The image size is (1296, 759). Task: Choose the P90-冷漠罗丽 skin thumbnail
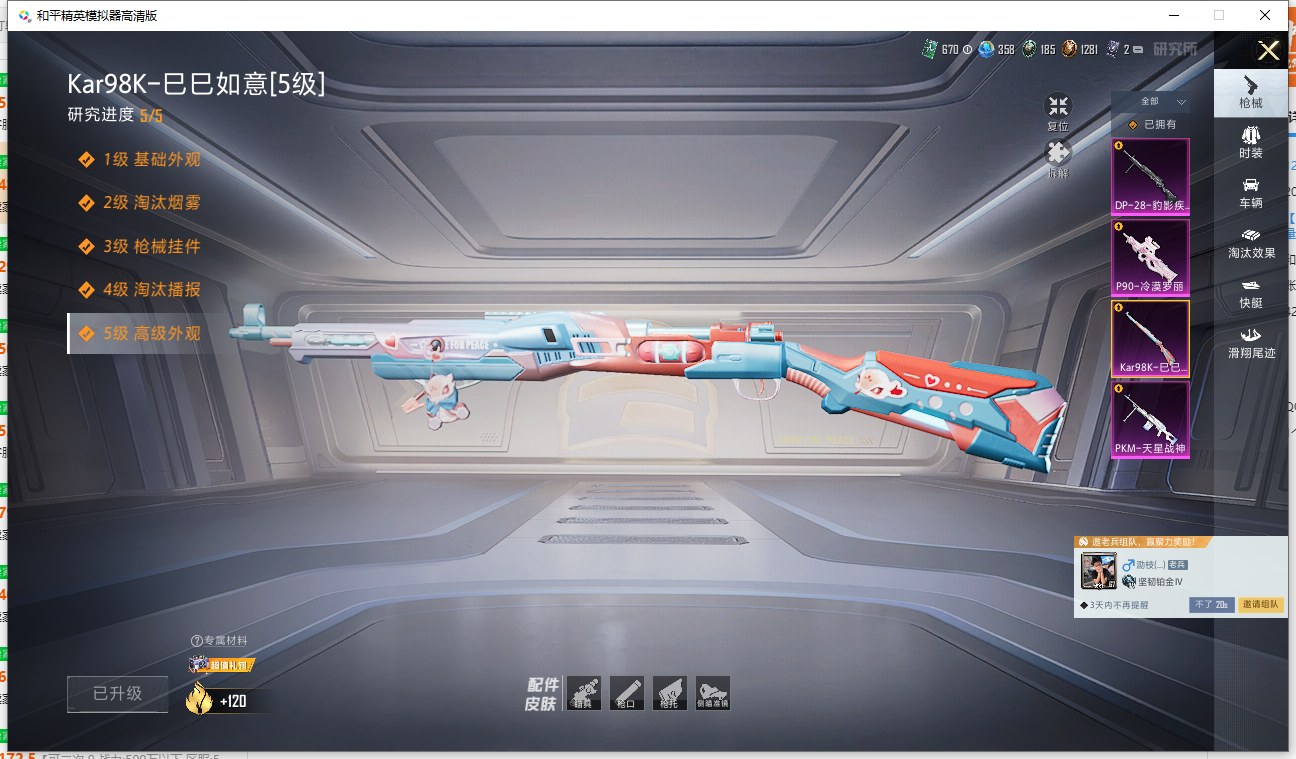[1150, 257]
